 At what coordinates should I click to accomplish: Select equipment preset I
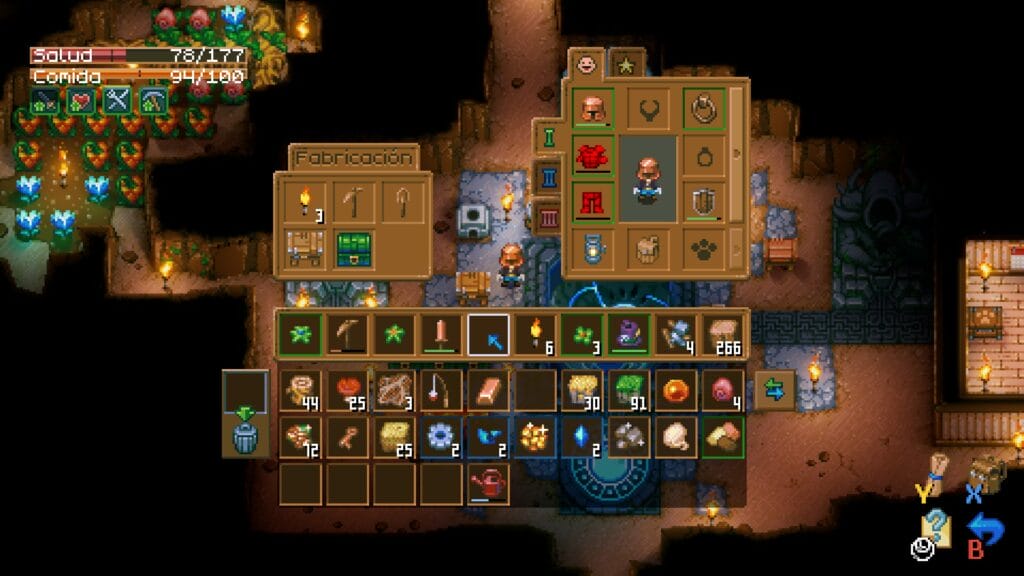(549, 136)
